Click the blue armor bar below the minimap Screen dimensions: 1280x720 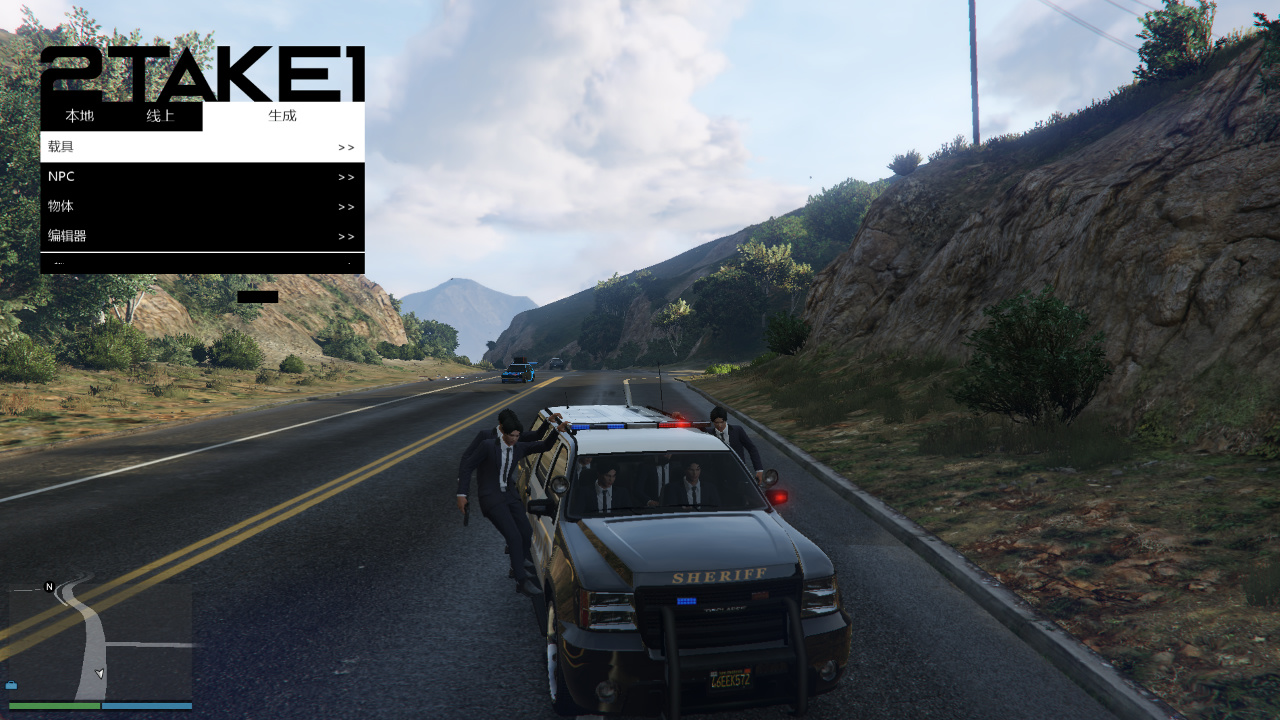[x=145, y=705]
